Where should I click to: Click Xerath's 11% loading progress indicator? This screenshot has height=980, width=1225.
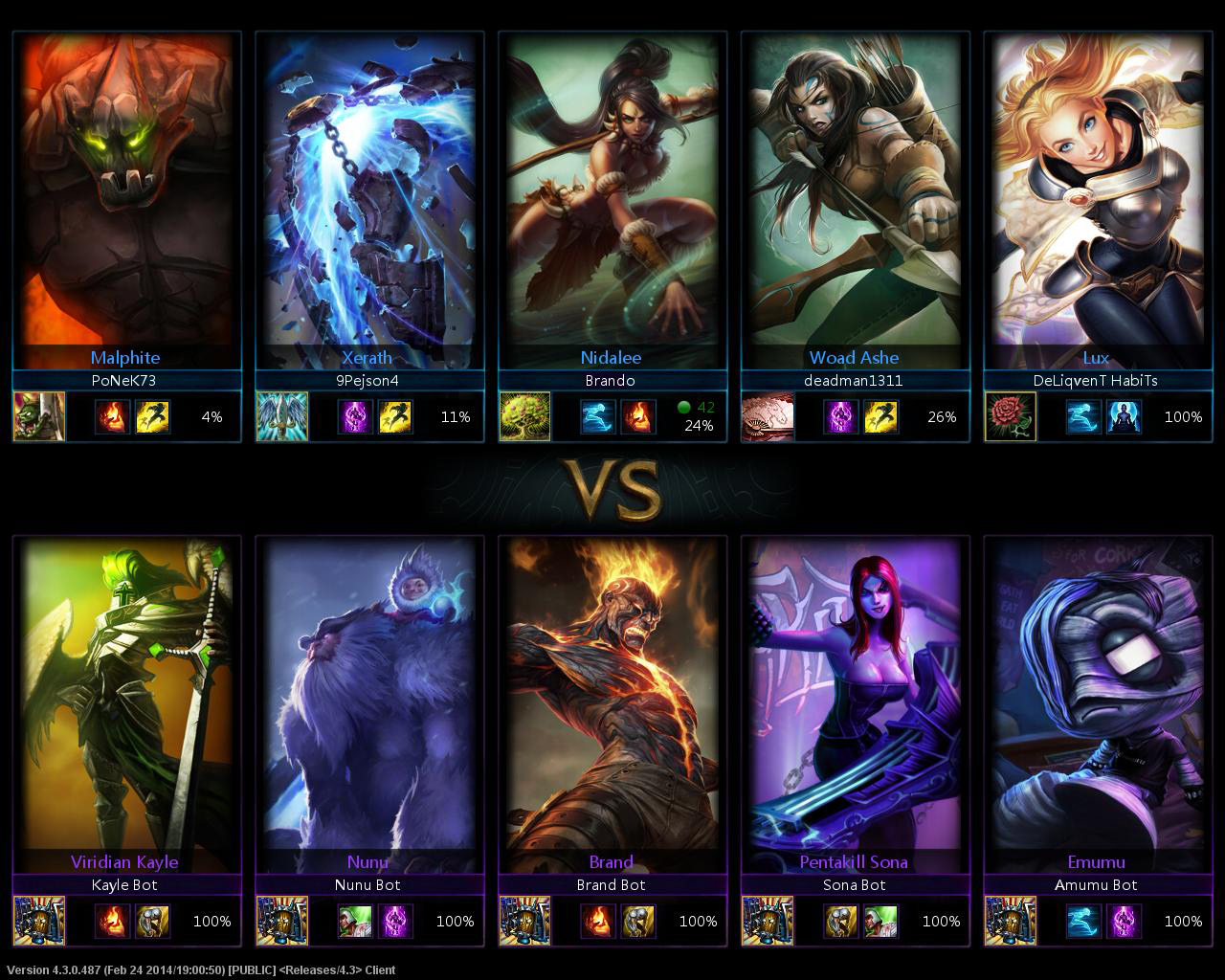click(457, 417)
